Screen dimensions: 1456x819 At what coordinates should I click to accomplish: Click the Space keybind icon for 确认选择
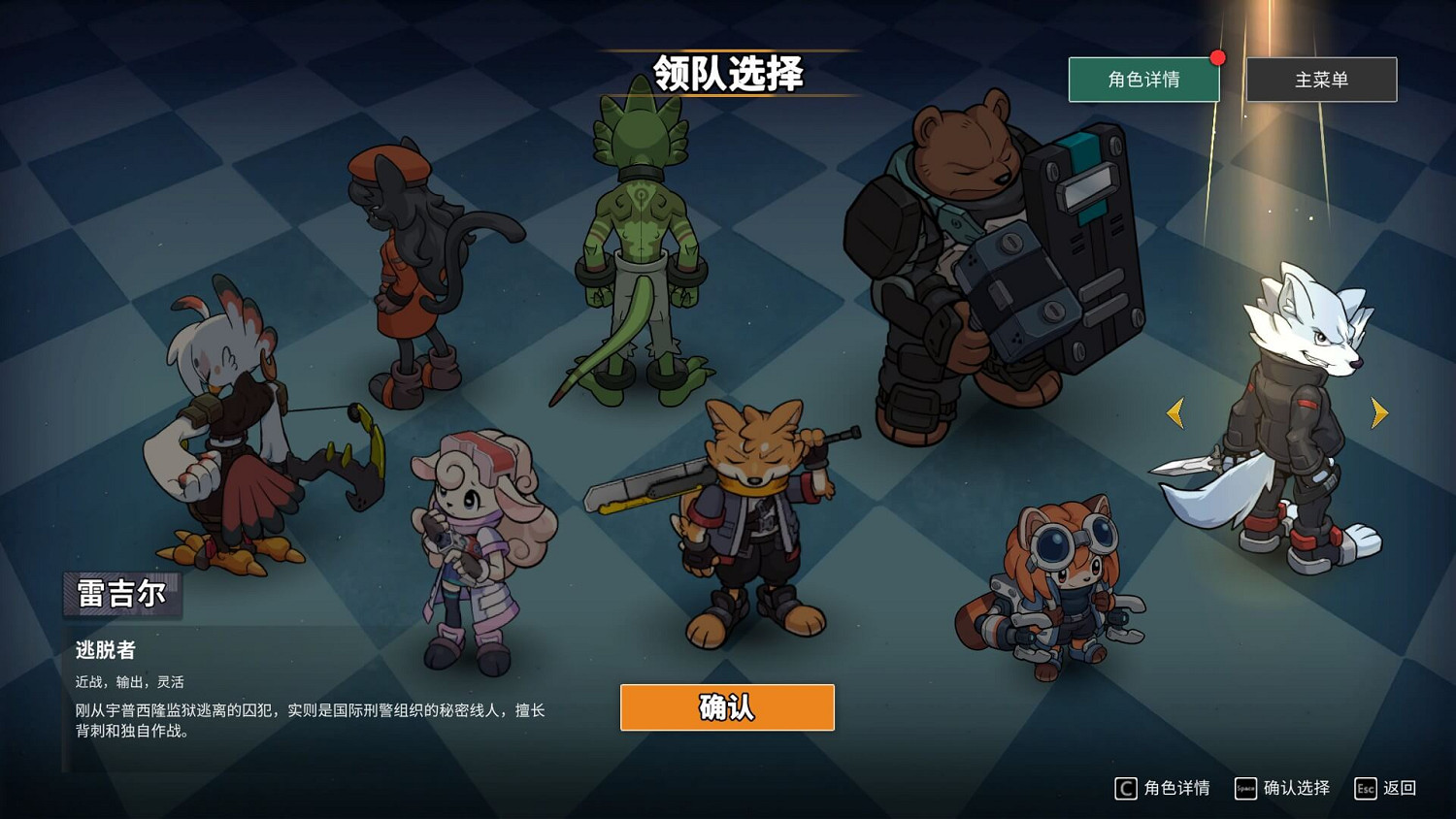click(x=1245, y=789)
